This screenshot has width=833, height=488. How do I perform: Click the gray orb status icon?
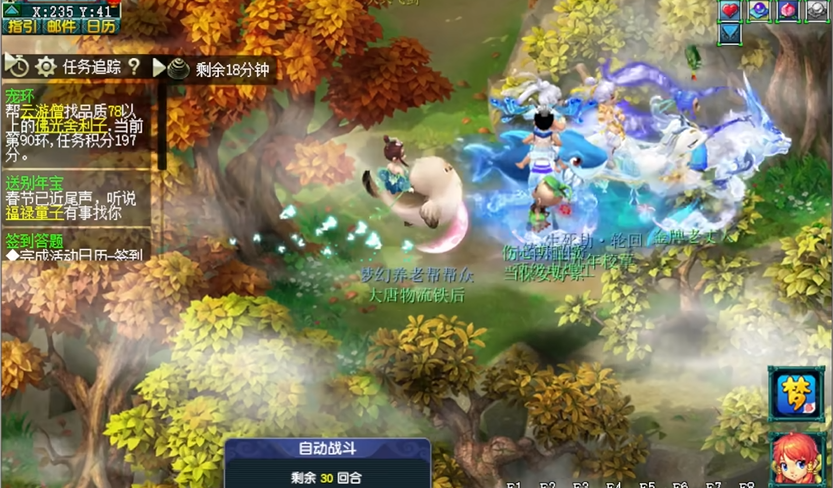click(817, 10)
